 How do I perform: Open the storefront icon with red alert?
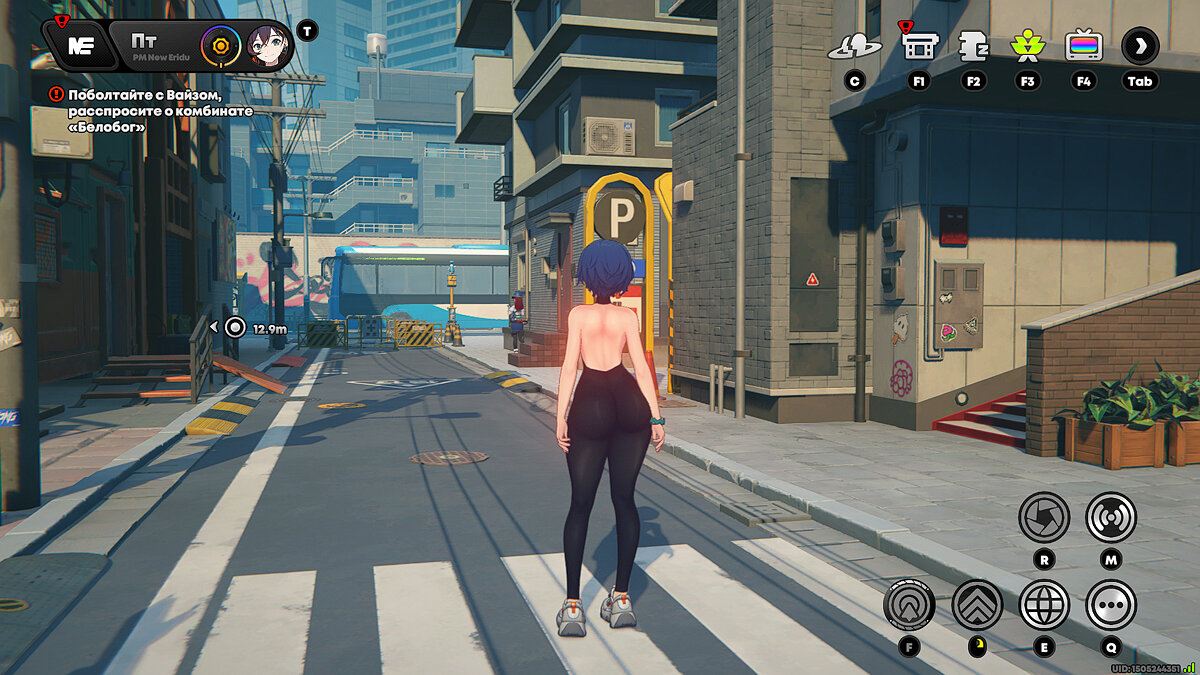tap(919, 45)
